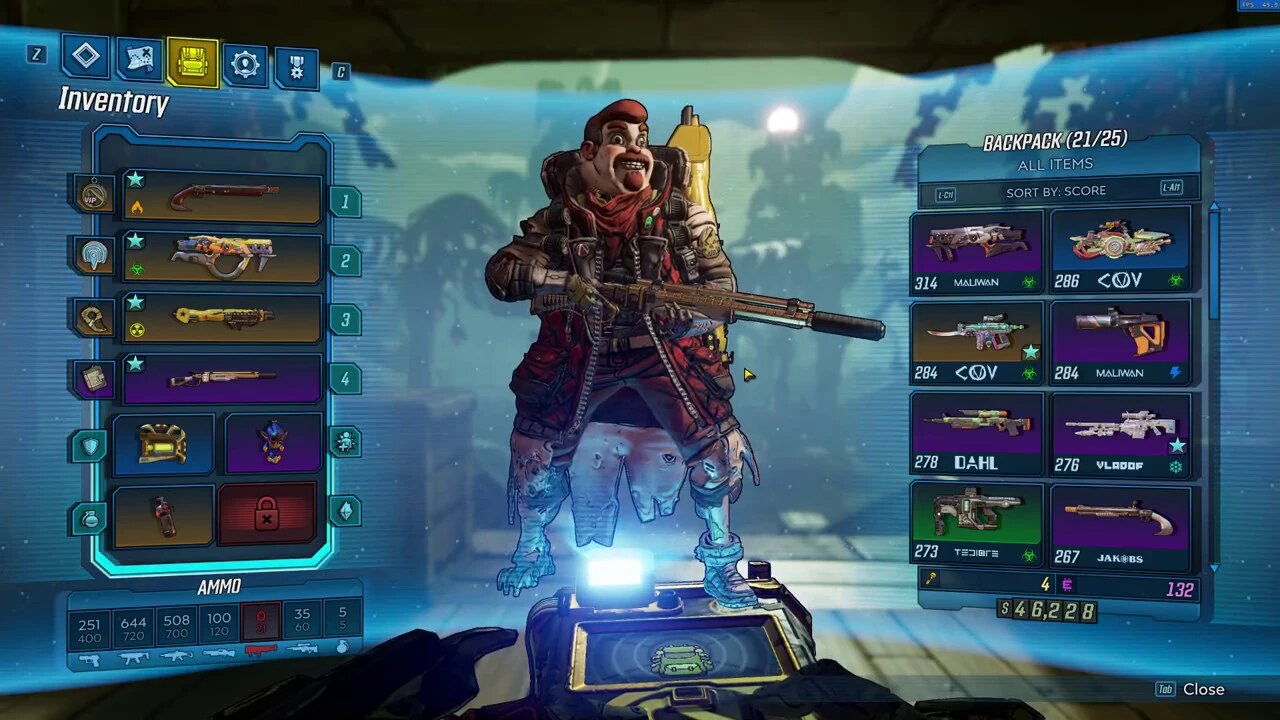
Task: Choose the weapon in slot 2
Action: pos(222,258)
